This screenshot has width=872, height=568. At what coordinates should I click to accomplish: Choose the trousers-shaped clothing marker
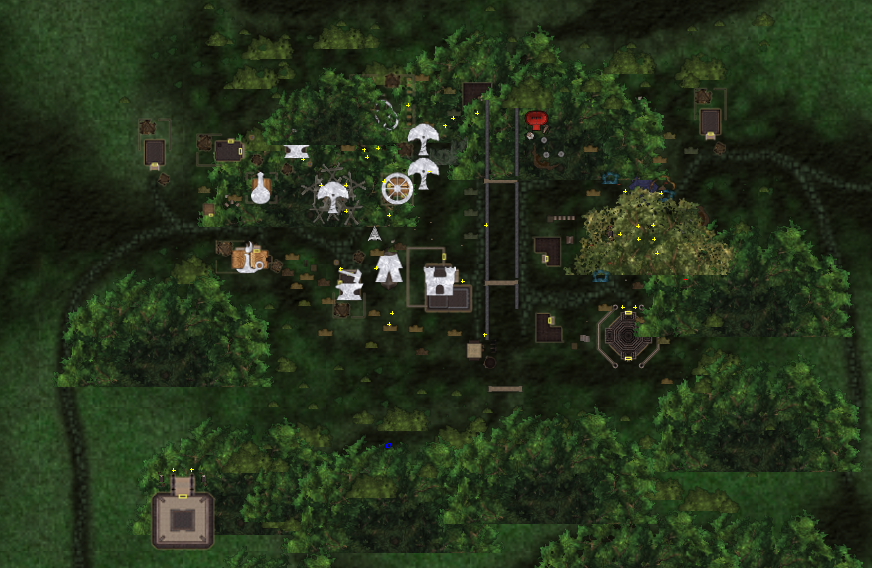(388, 267)
